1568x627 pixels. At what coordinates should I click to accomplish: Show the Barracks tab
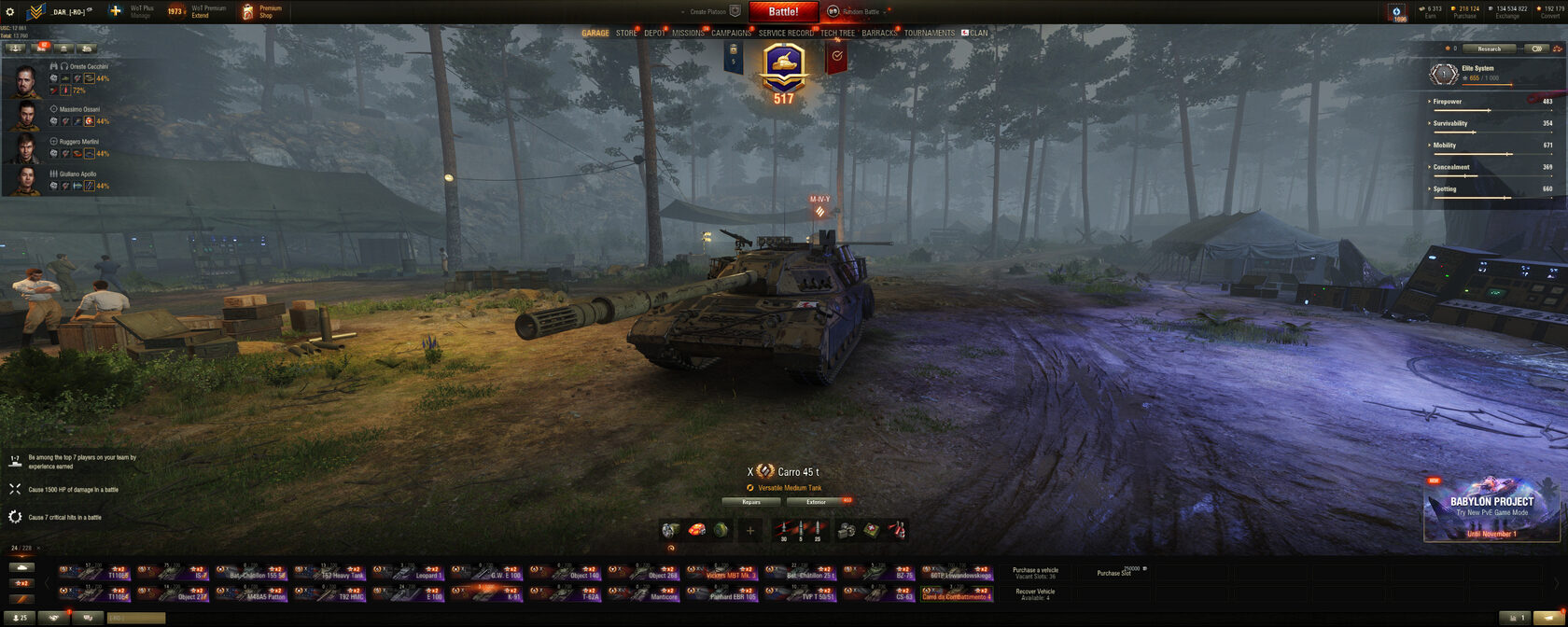tap(879, 33)
